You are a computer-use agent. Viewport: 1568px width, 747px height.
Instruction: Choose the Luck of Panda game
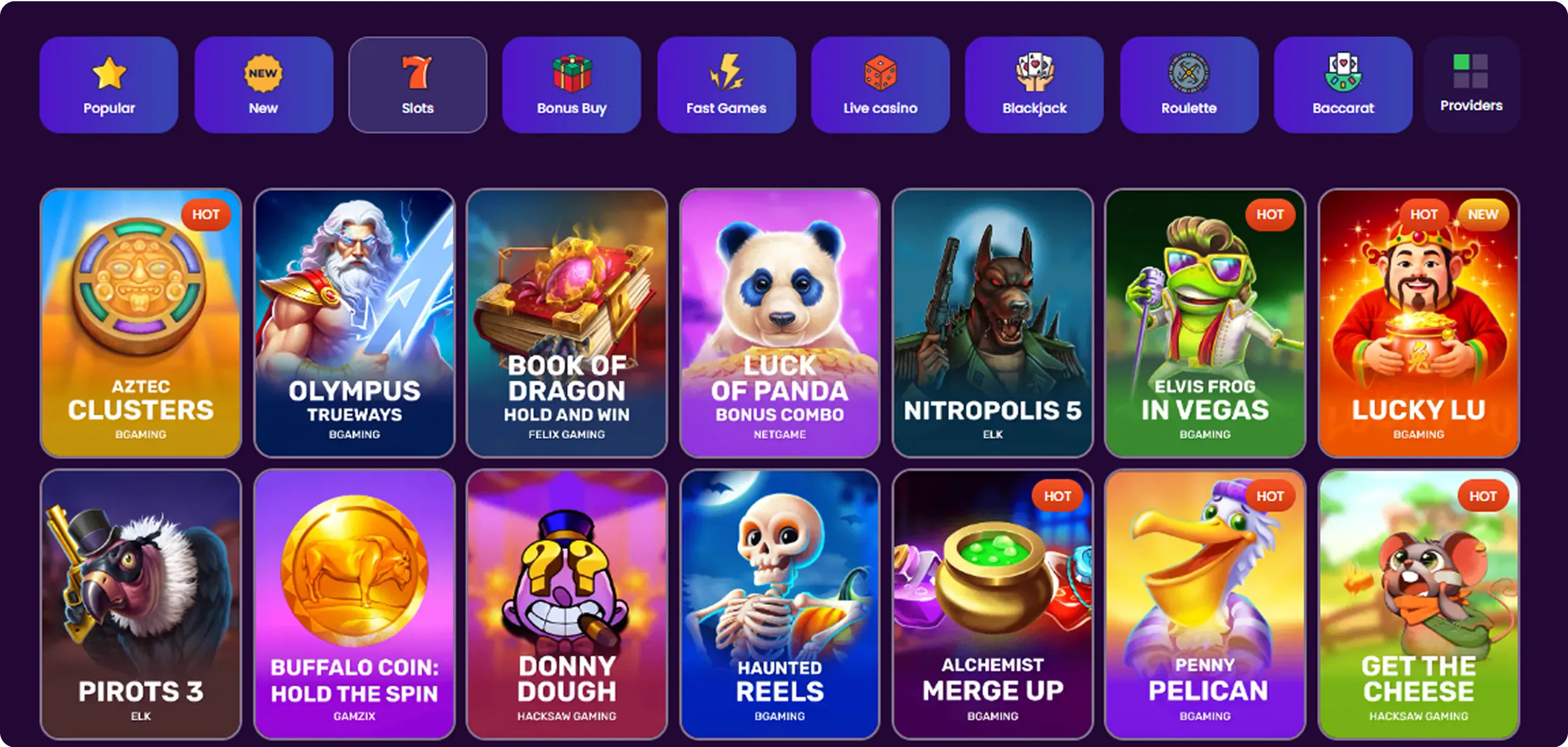[780, 323]
